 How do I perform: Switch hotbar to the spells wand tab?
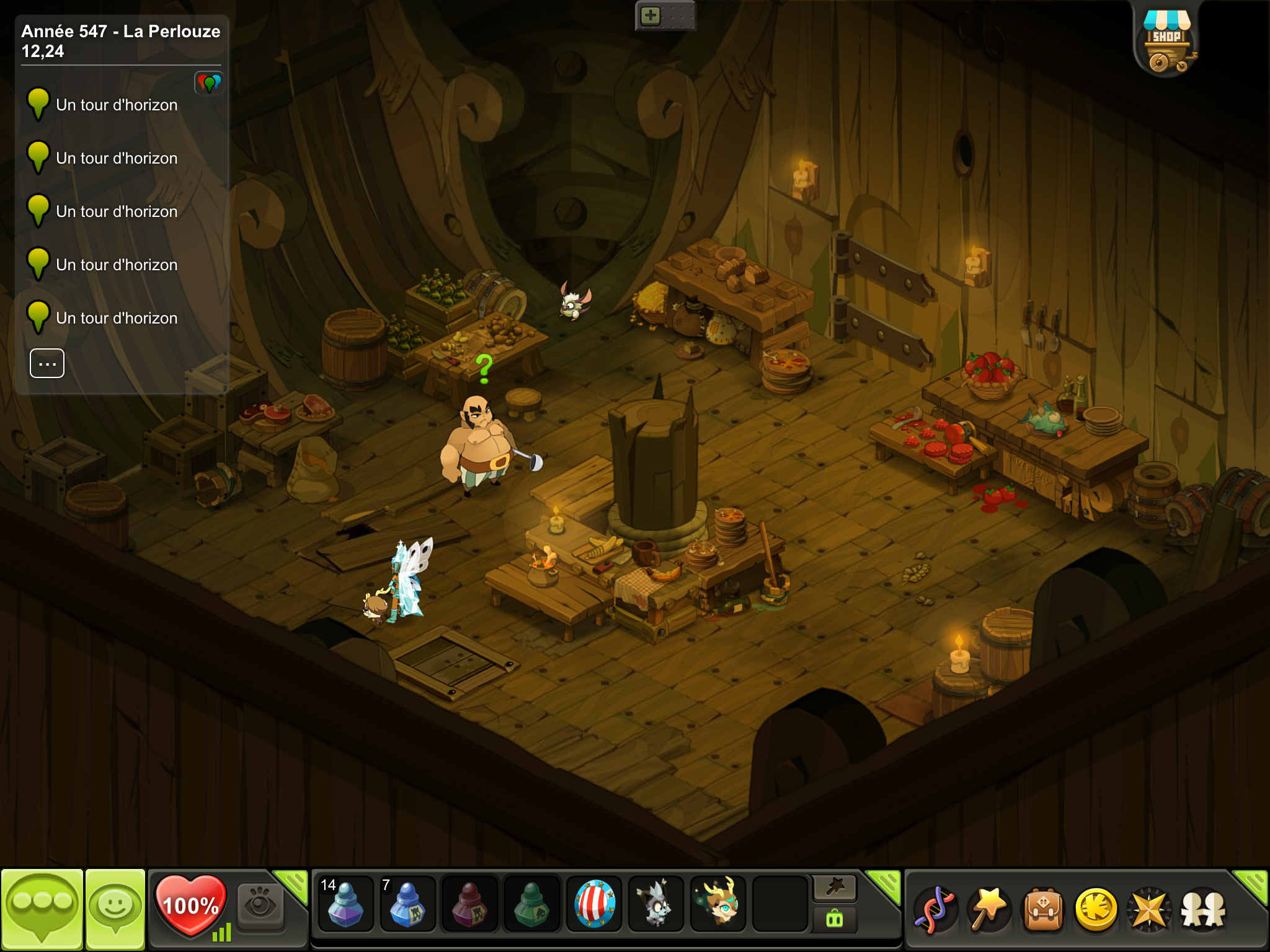(x=835, y=888)
